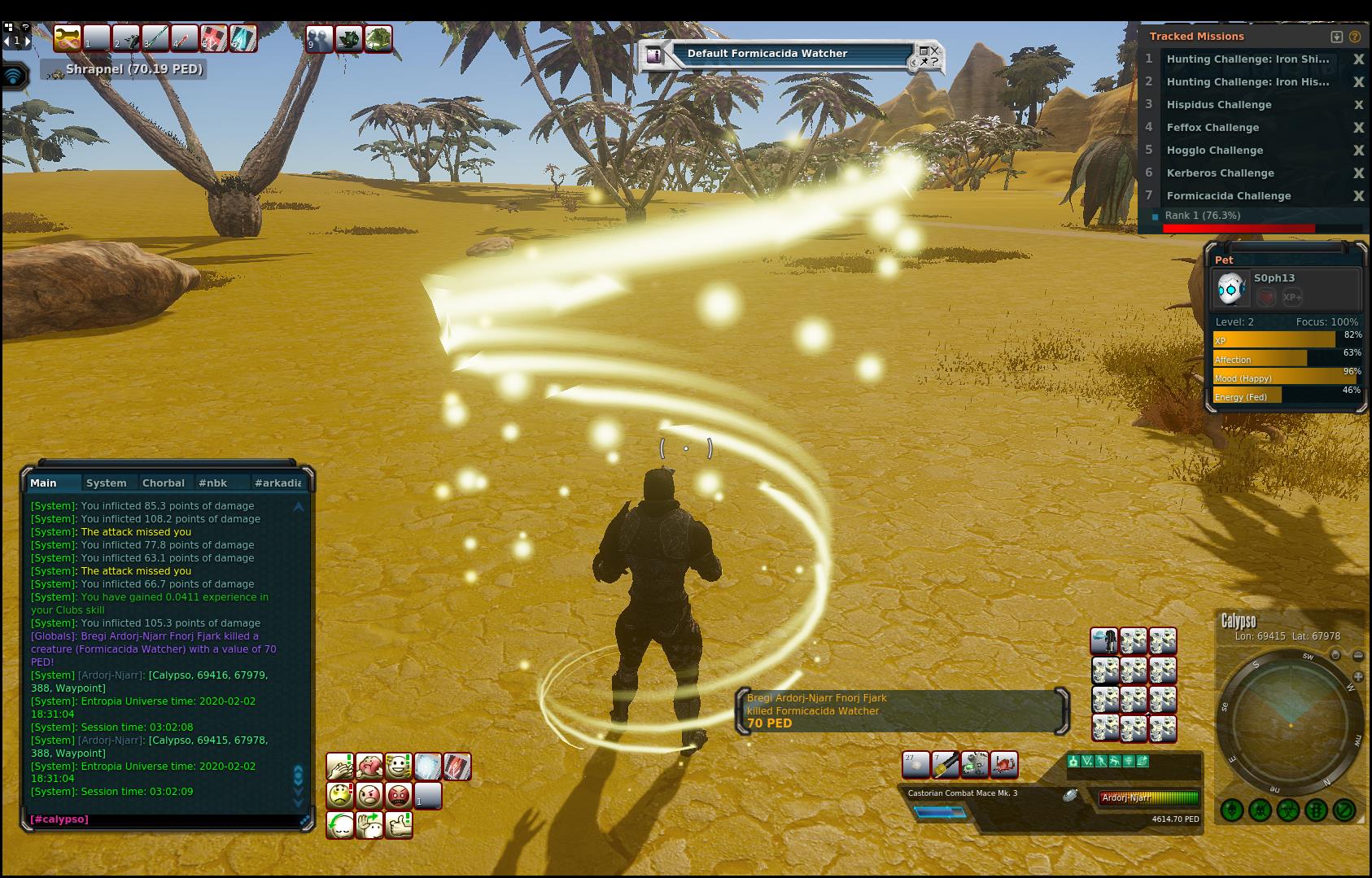Trigger the angry red face emote
This screenshot has height=878, width=1372.
coord(398,795)
